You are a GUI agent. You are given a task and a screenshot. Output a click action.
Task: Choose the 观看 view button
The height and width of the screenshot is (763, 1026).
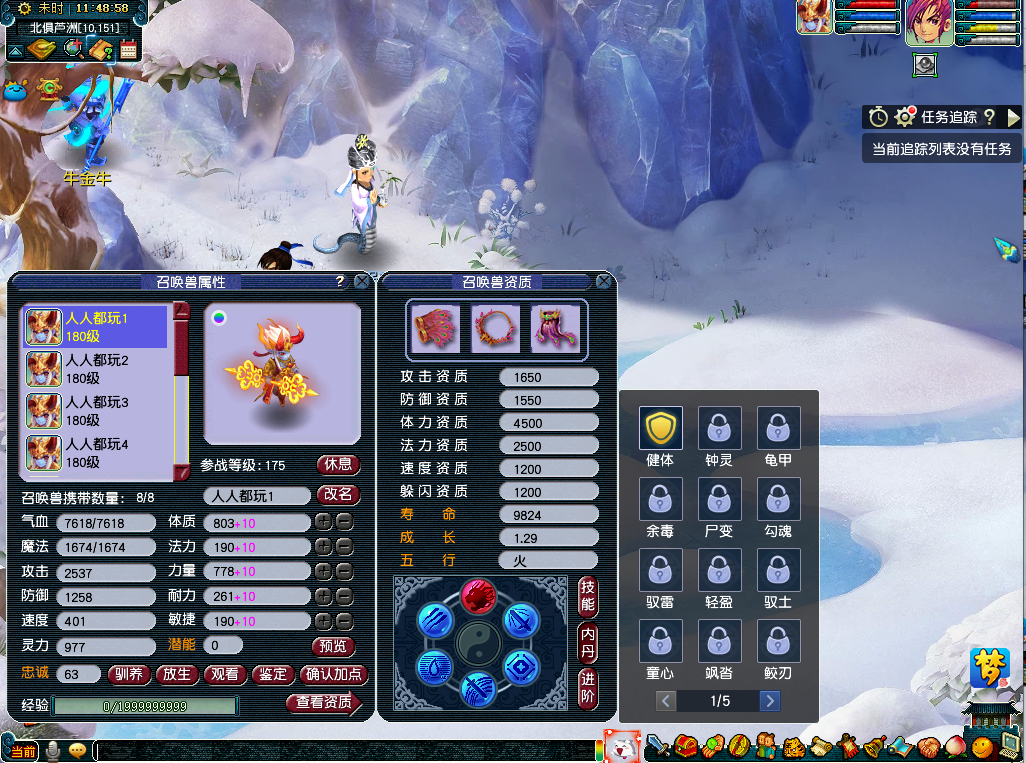pyautogui.click(x=225, y=674)
